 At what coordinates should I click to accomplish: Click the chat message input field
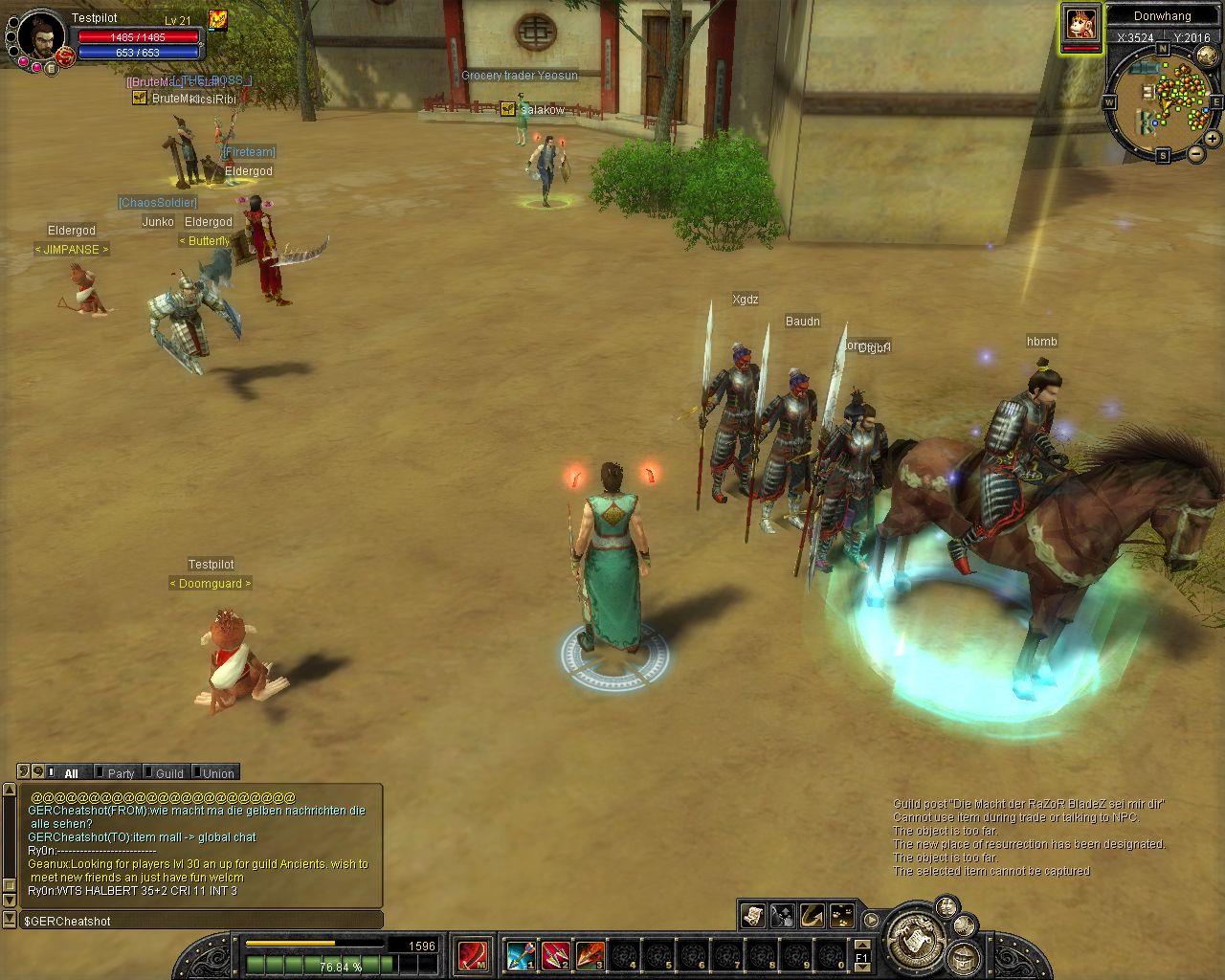coord(201,921)
